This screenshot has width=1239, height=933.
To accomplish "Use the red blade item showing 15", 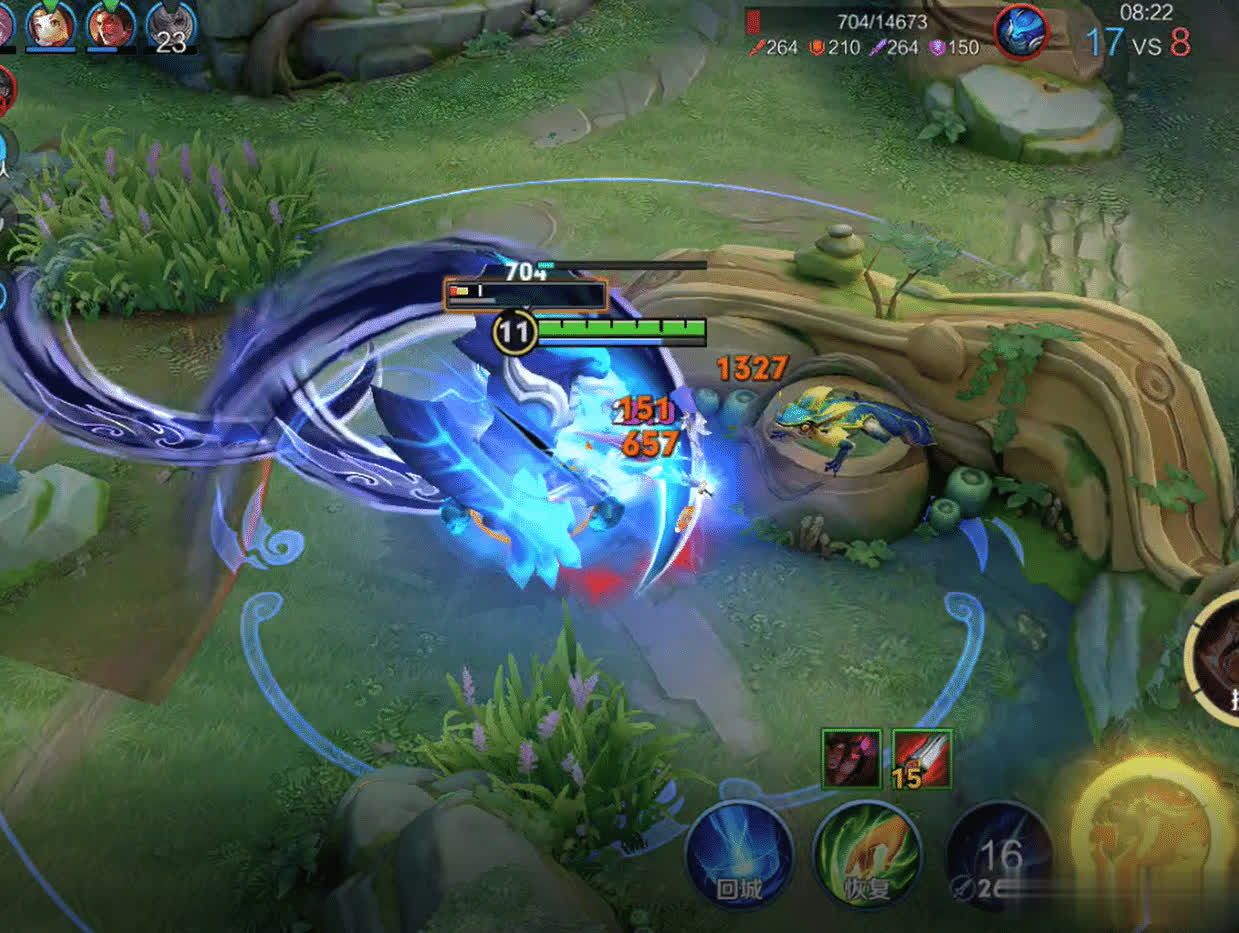I will pyautogui.click(x=921, y=759).
